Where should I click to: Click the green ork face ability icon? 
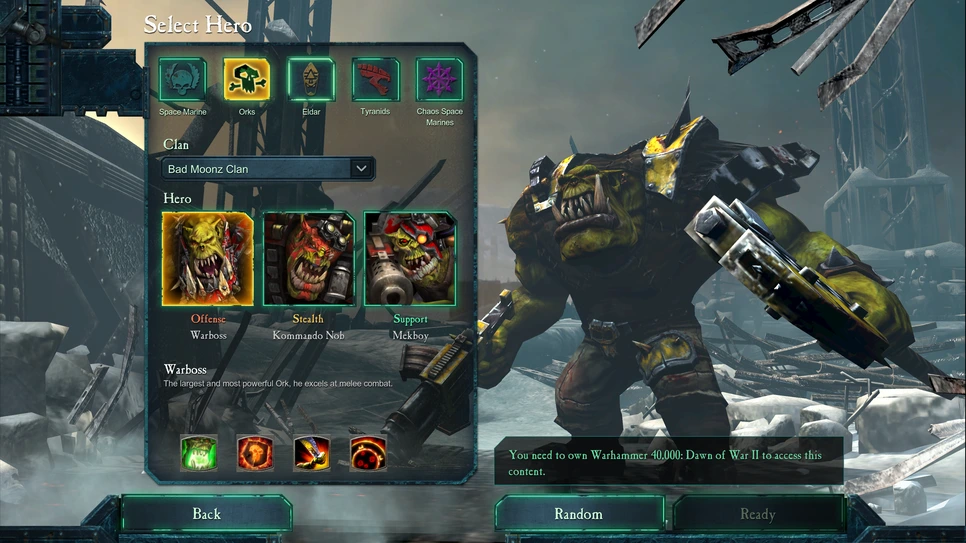[x=199, y=453]
